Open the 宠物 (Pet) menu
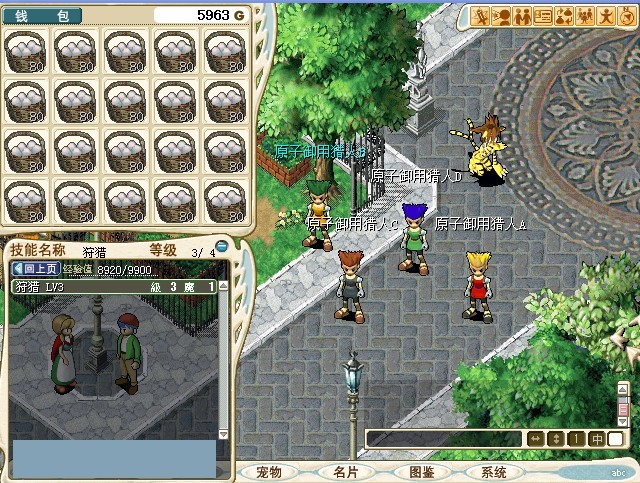Image resolution: width=640 pixels, height=483 pixels. click(270, 472)
